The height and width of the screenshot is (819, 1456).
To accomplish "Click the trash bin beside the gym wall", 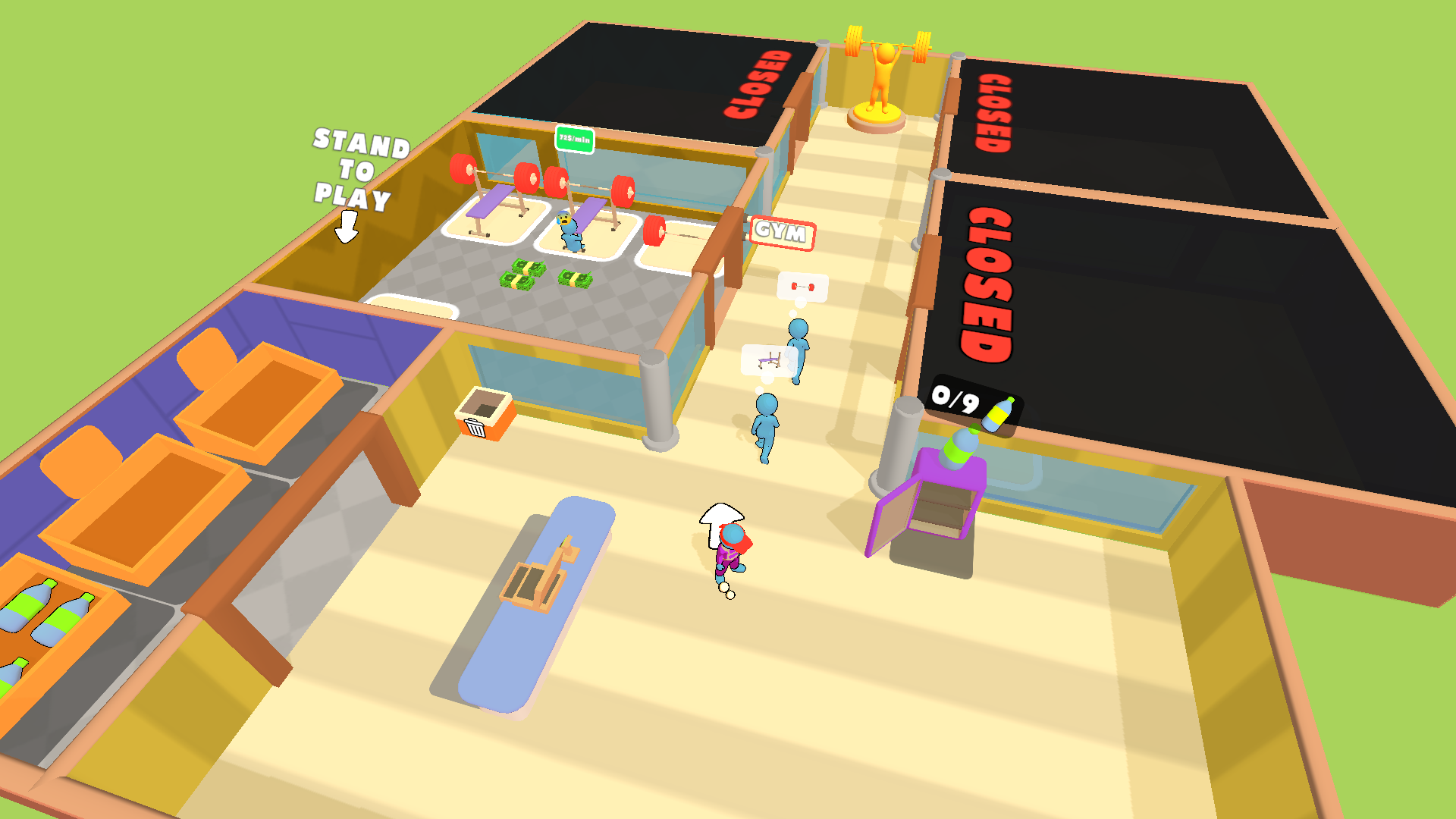I will 484,416.
